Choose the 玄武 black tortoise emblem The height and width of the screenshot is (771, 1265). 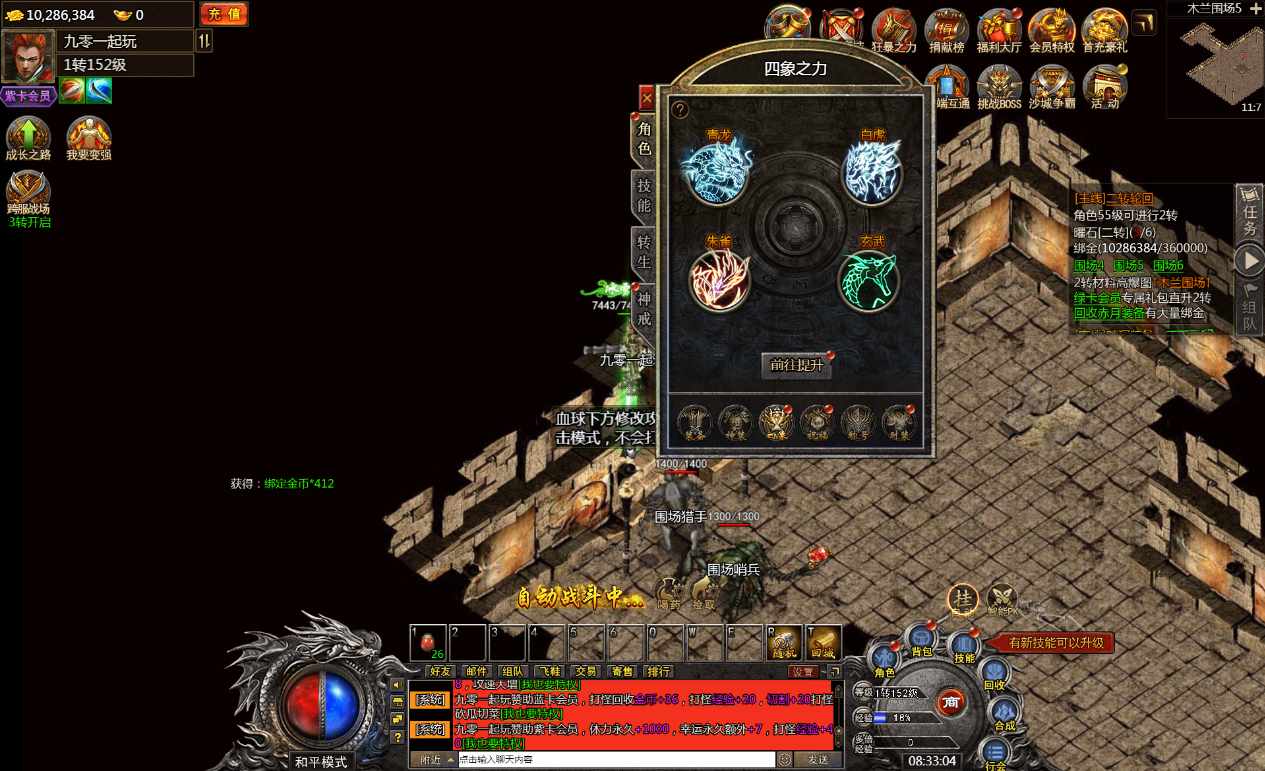tap(868, 281)
